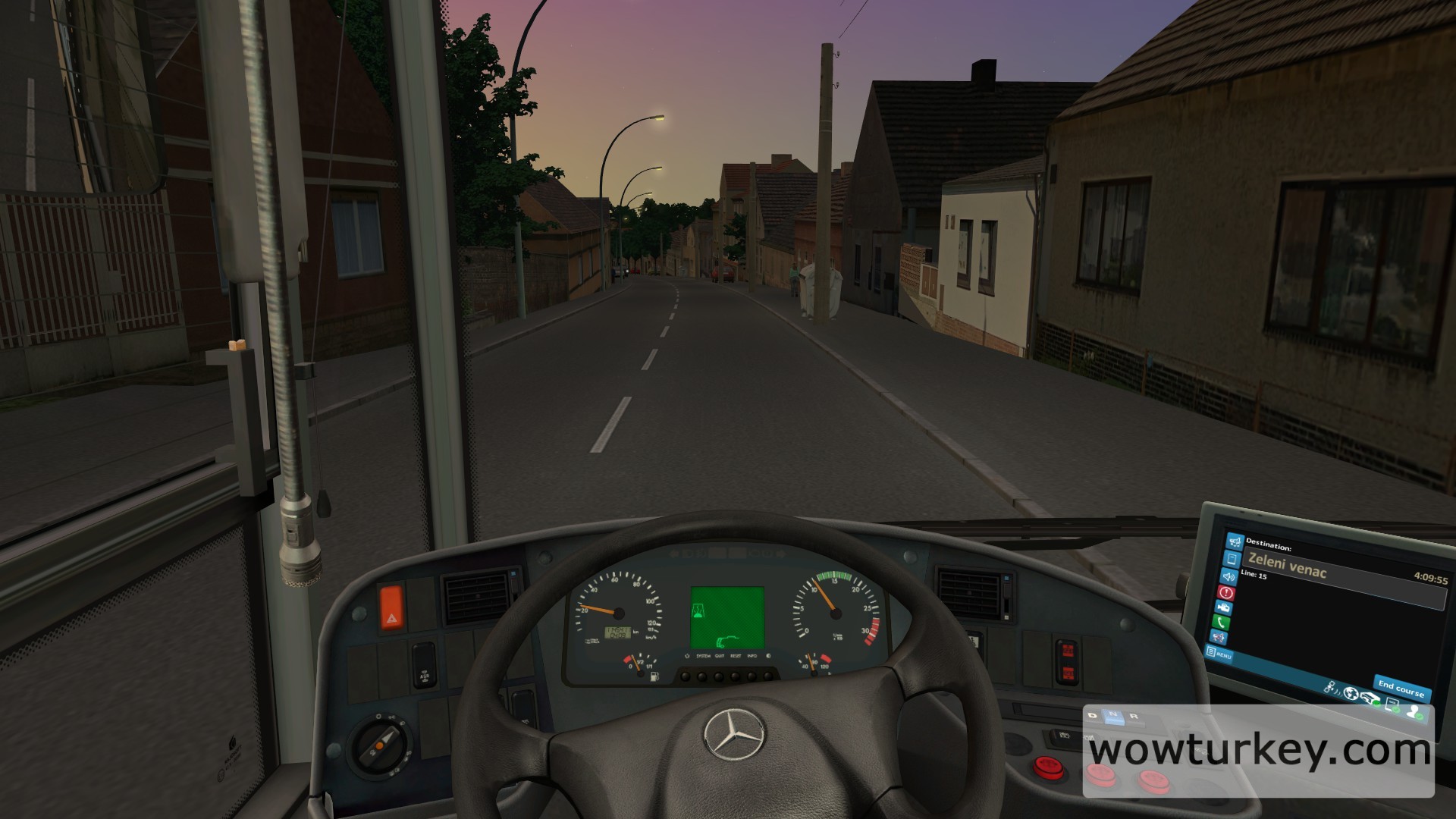Open the video camera view icon
The width and height of the screenshot is (1456, 819).
click(1223, 607)
